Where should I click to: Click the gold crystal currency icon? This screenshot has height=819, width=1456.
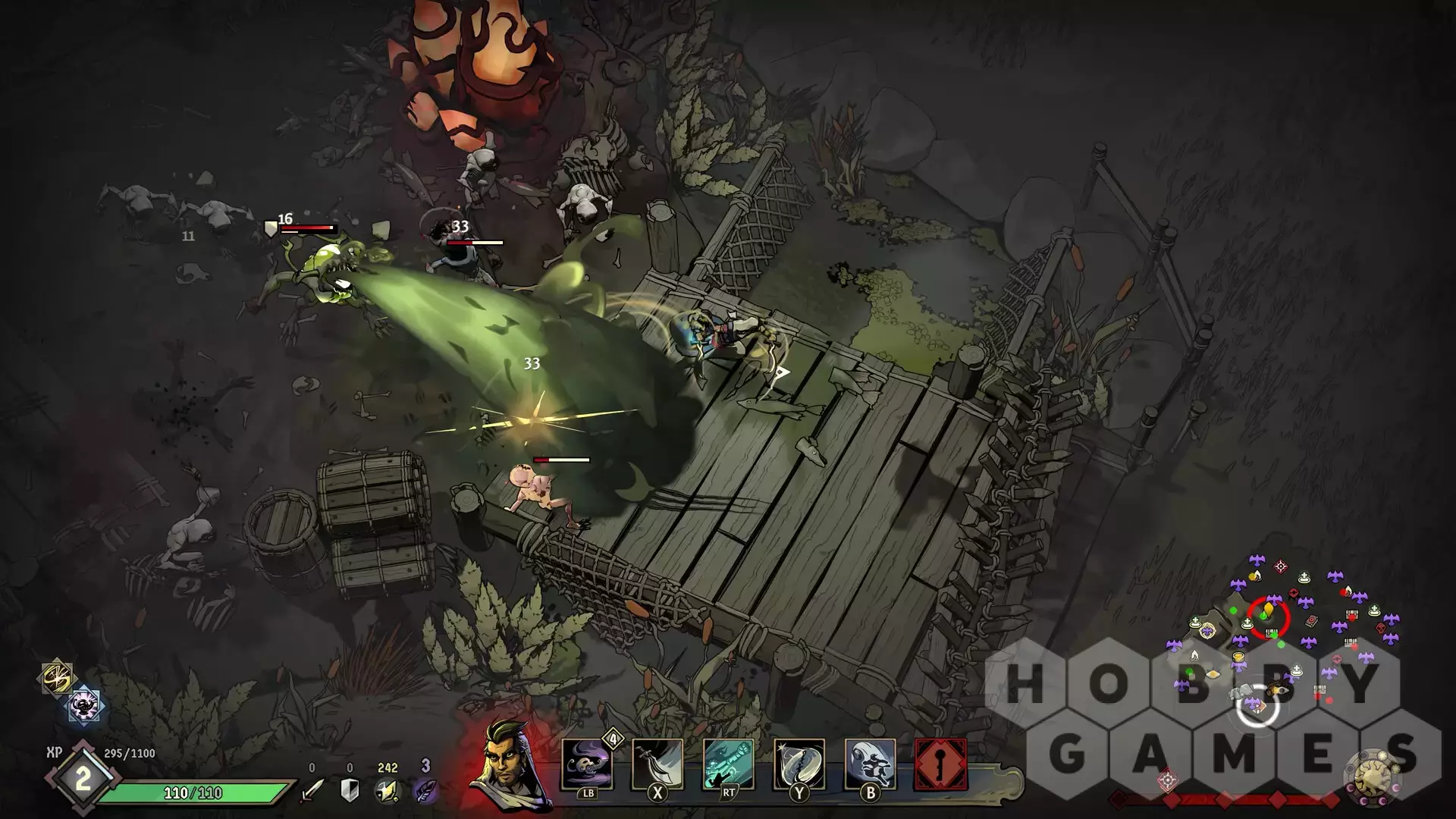coord(387,791)
